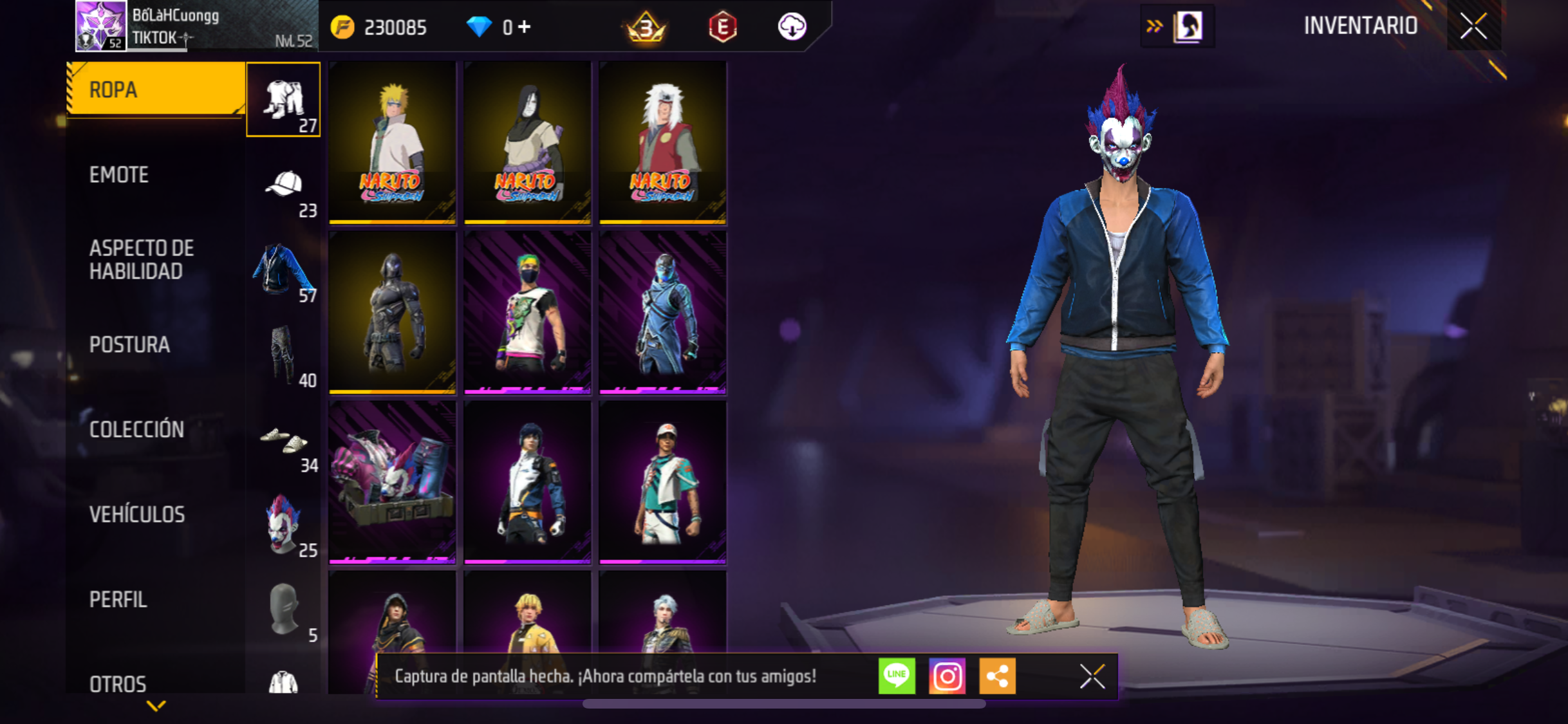1568x724 pixels.
Task: Open the COLECCIÓN tab
Action: tap(136, 430)
